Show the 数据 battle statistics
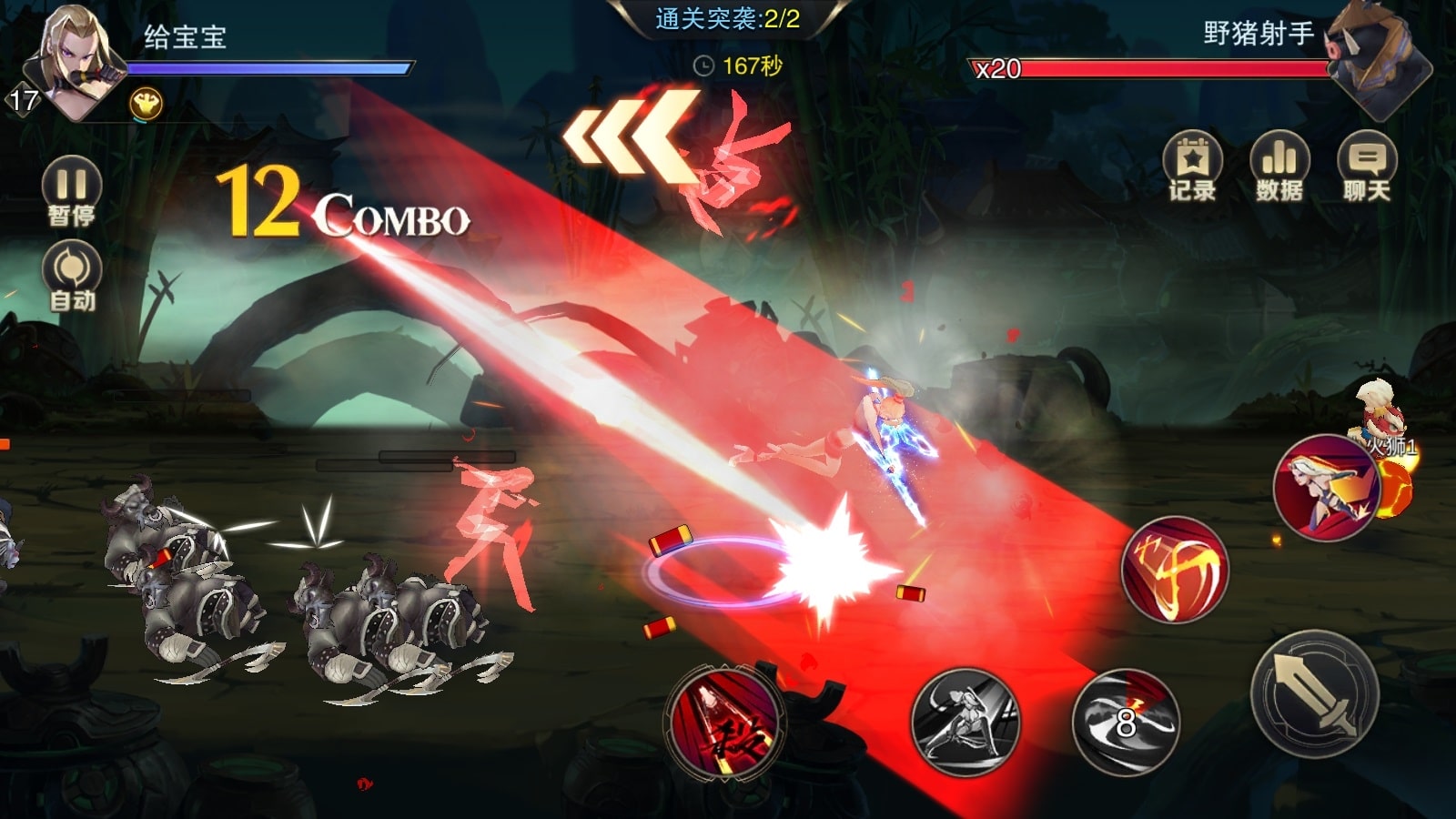Screen dimensions: 1456x819 [1279, 167]
